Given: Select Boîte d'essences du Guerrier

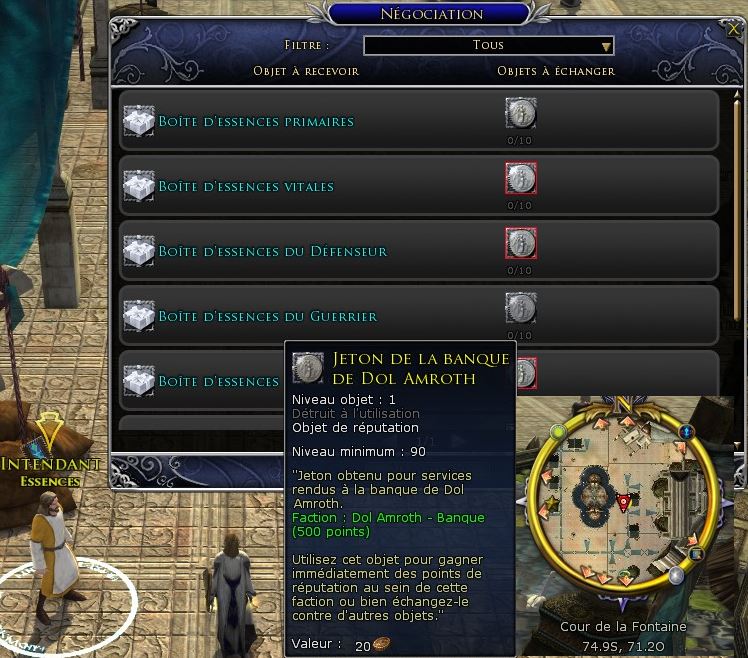Looking at the screenshot, I should (267, 317).
